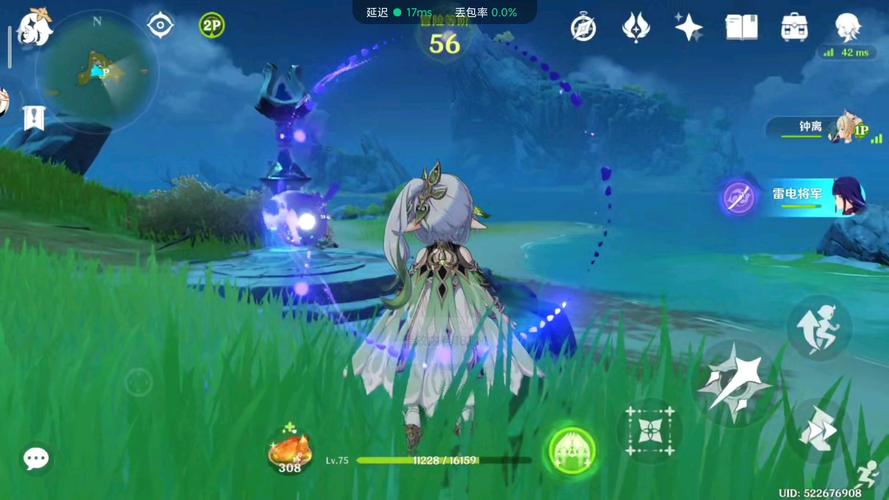Click the eye-shaped icon beside the minimap
This screenshot has width=889, height=500.
click(160, 25)
